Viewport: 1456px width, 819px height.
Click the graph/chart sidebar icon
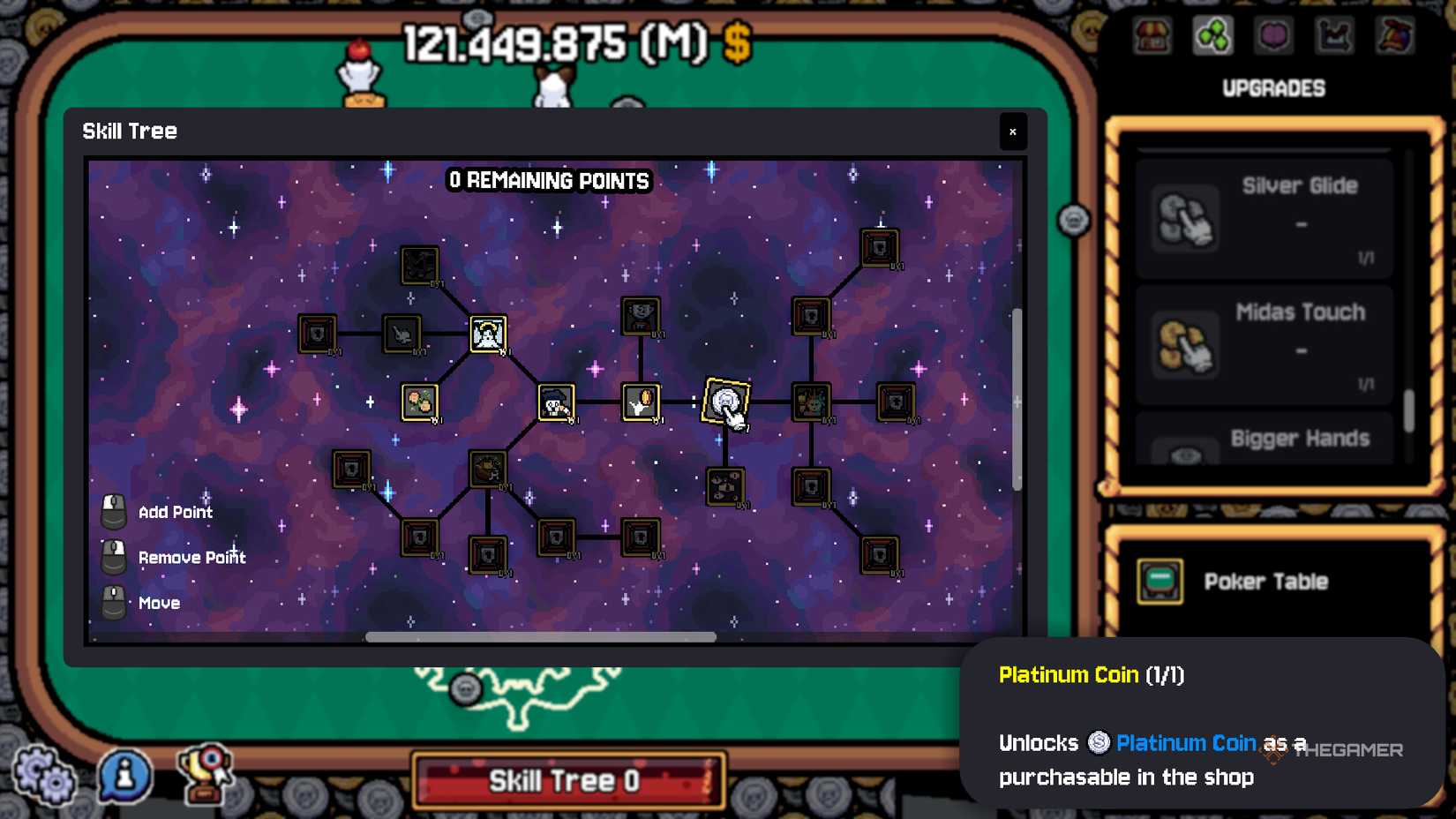1333,37
